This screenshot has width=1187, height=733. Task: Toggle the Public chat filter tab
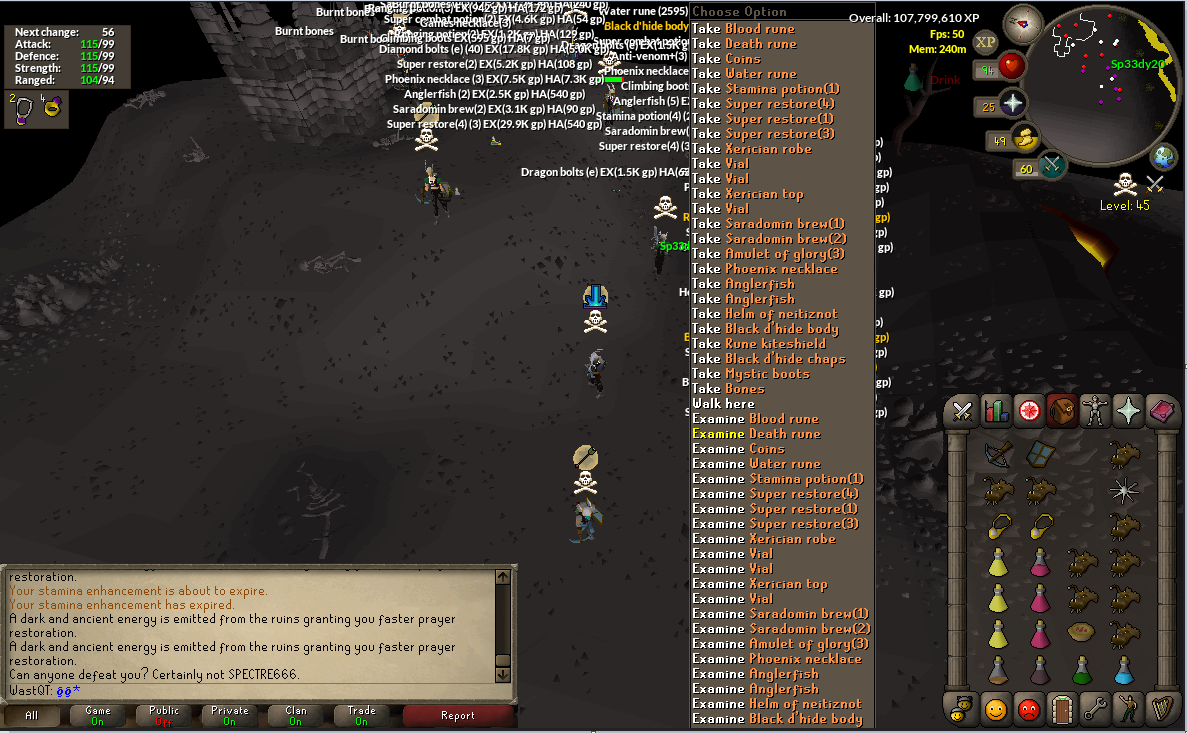click(x=164, y=715)
